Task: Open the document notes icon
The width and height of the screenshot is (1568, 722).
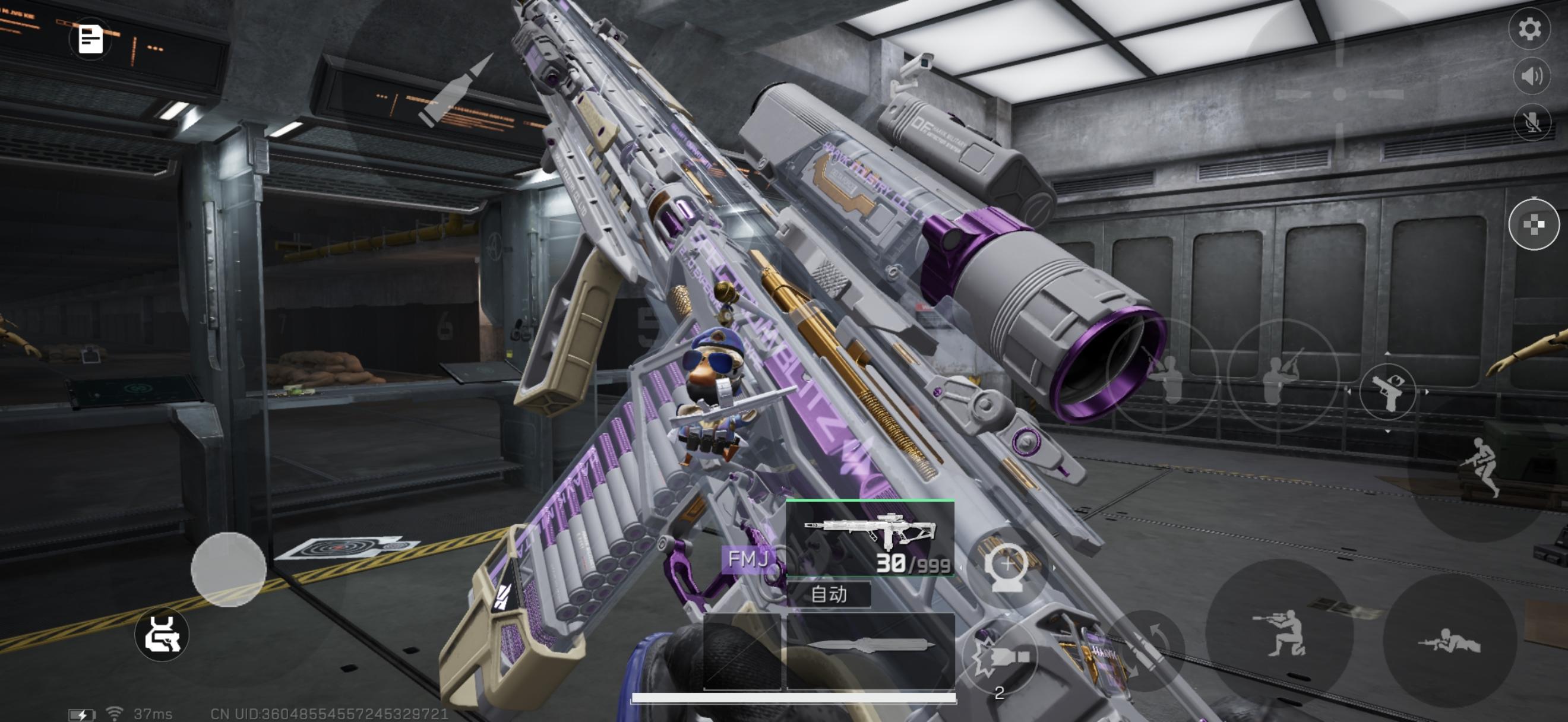Action: pos(90,40)
